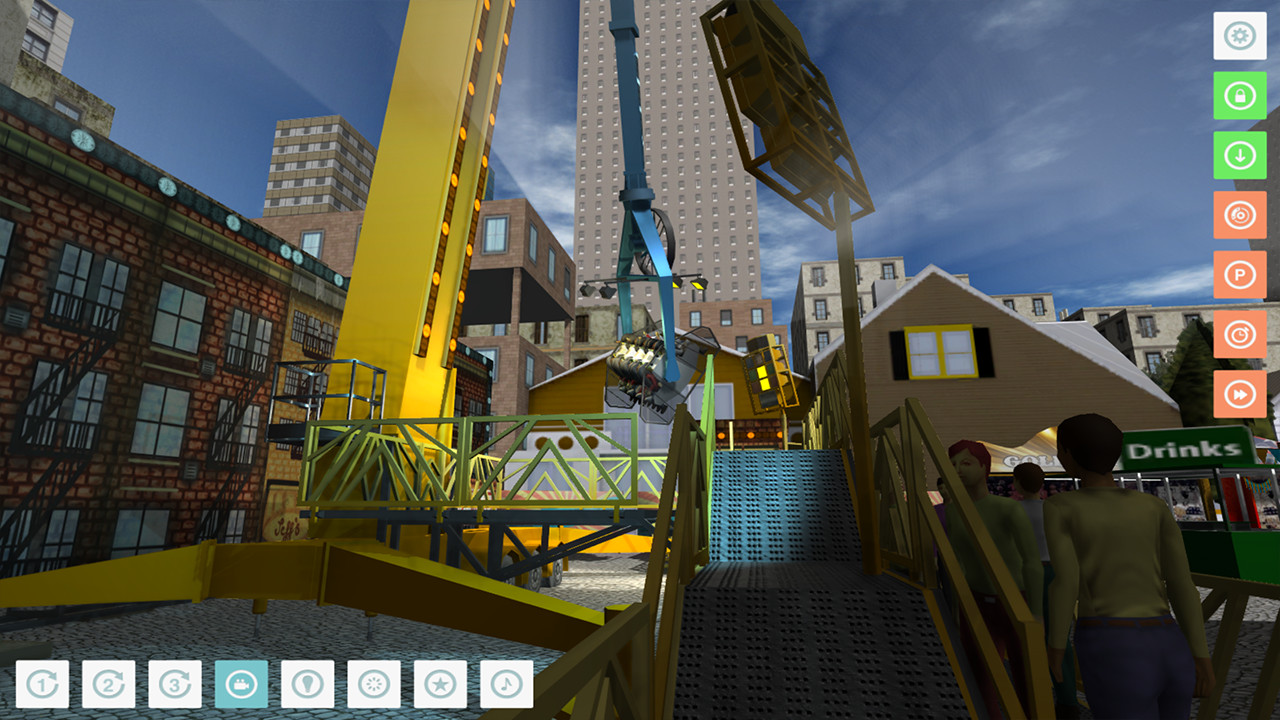This screenshot has width=1280, height=720.
Task: Click the highlighted camcorder button
Action: point(241,685)
